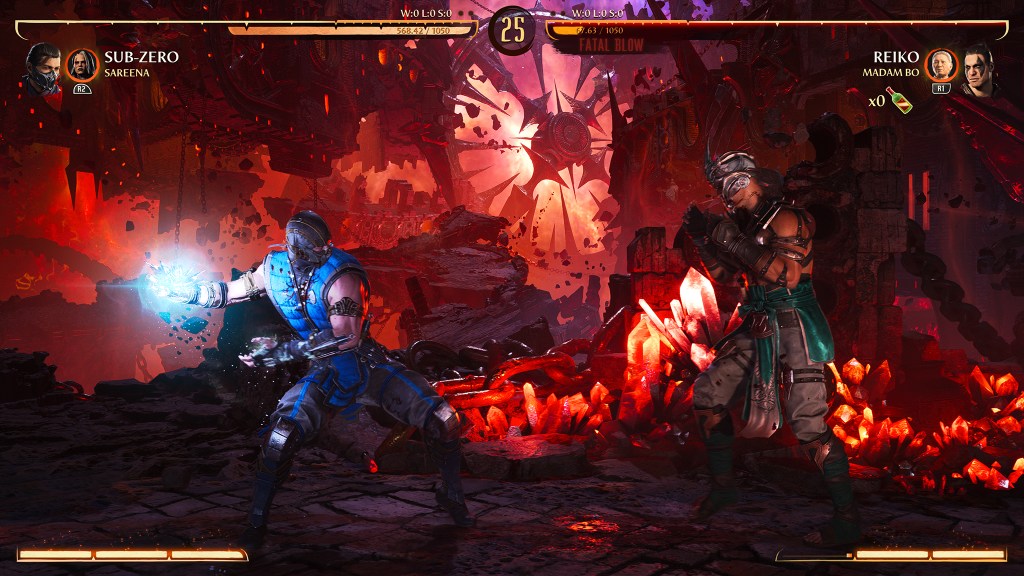
Task: Click Reiko's character portrait
Action: point(978,68)
